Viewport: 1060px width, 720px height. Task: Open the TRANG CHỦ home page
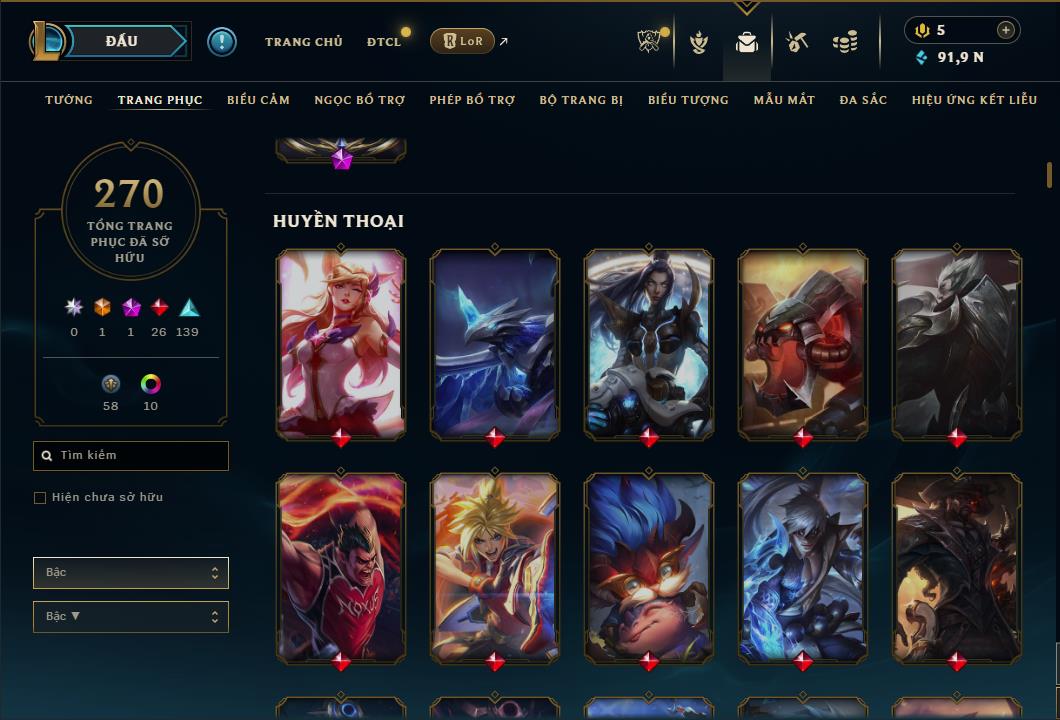click(x=303, y=42)
